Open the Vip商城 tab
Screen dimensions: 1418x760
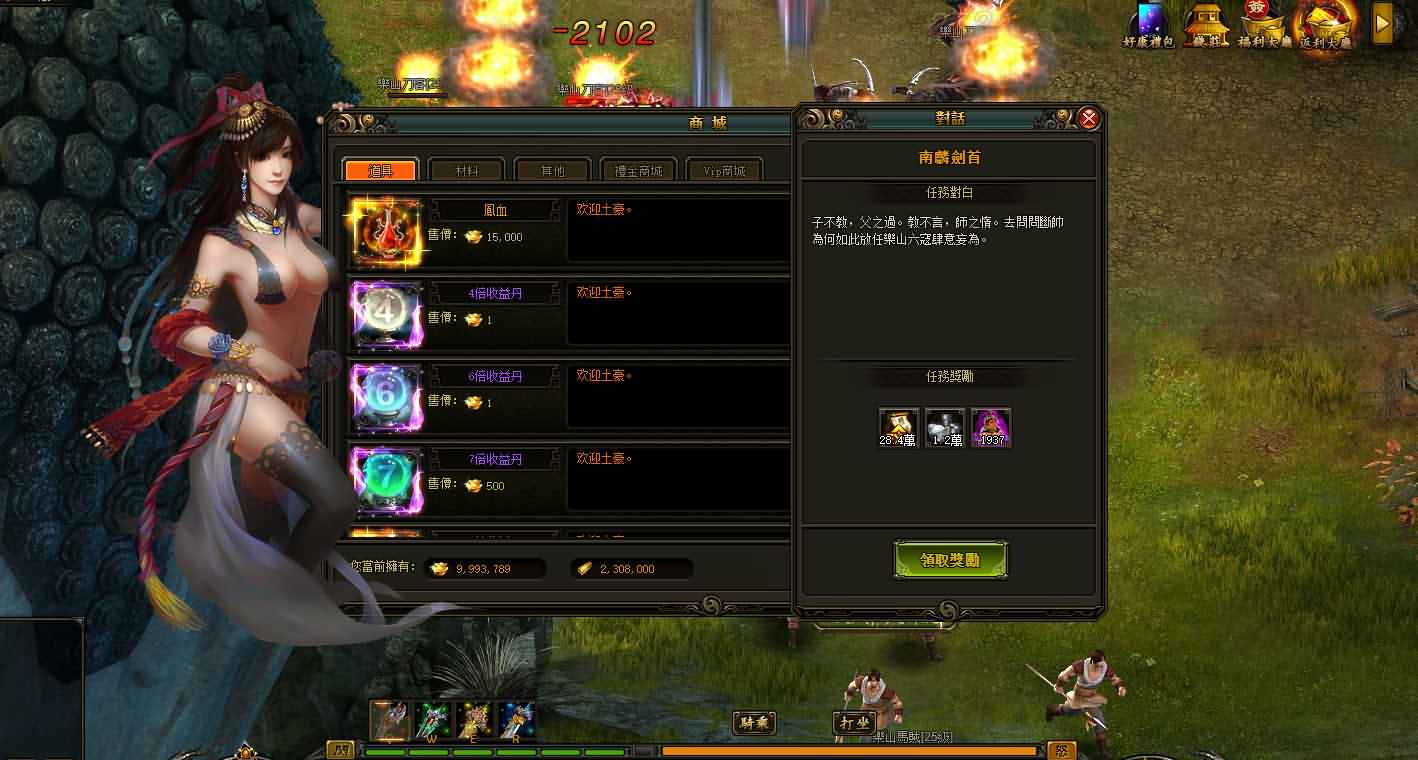(x=725, y=170)
